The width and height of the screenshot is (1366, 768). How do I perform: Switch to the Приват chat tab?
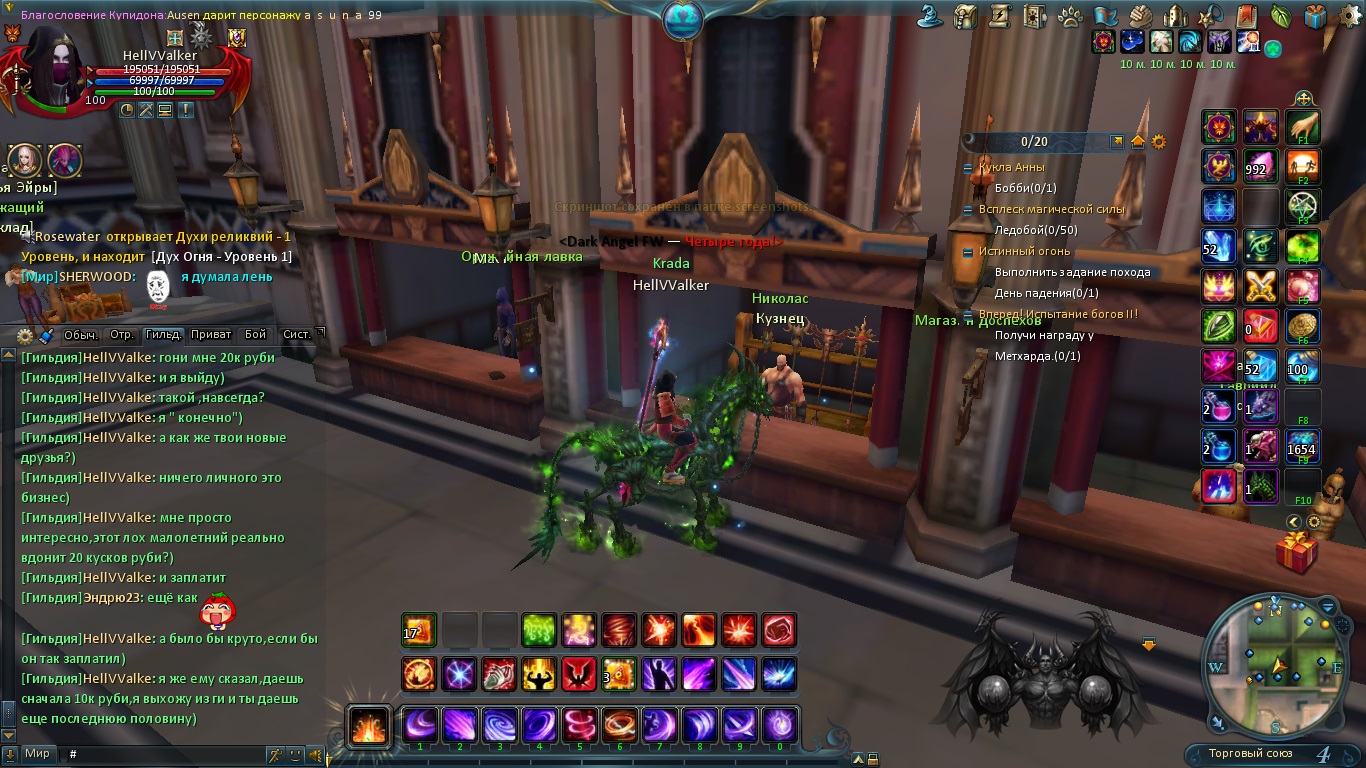tap(210, 335)
